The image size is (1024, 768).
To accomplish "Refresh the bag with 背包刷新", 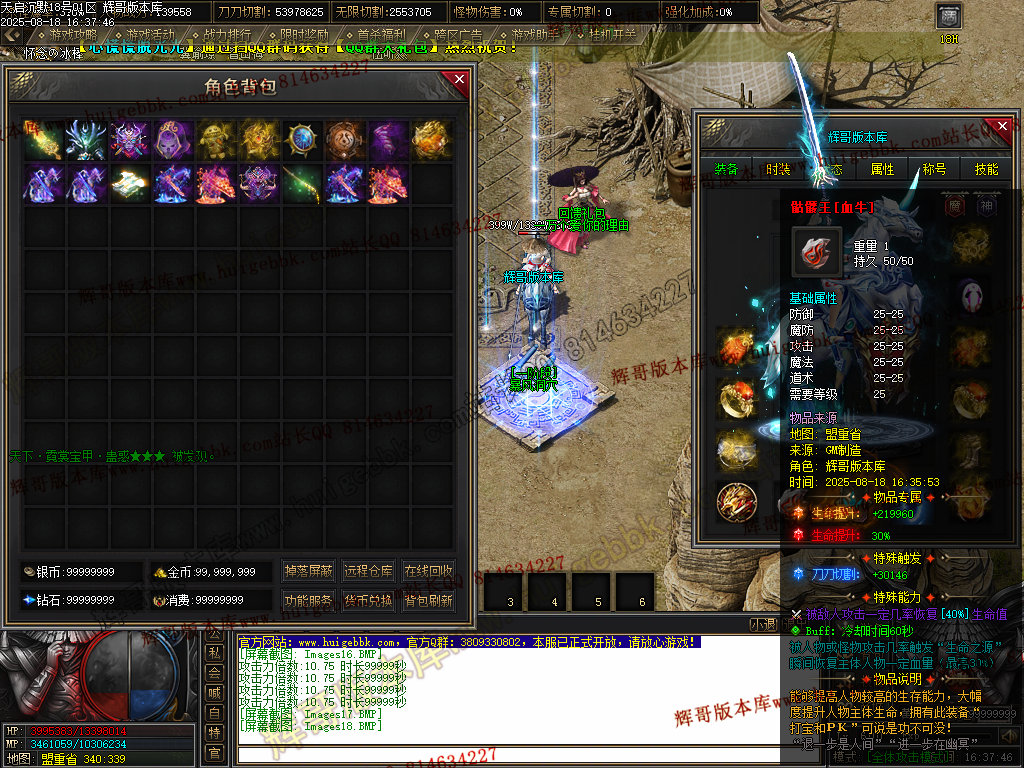I will pos(429,601).
